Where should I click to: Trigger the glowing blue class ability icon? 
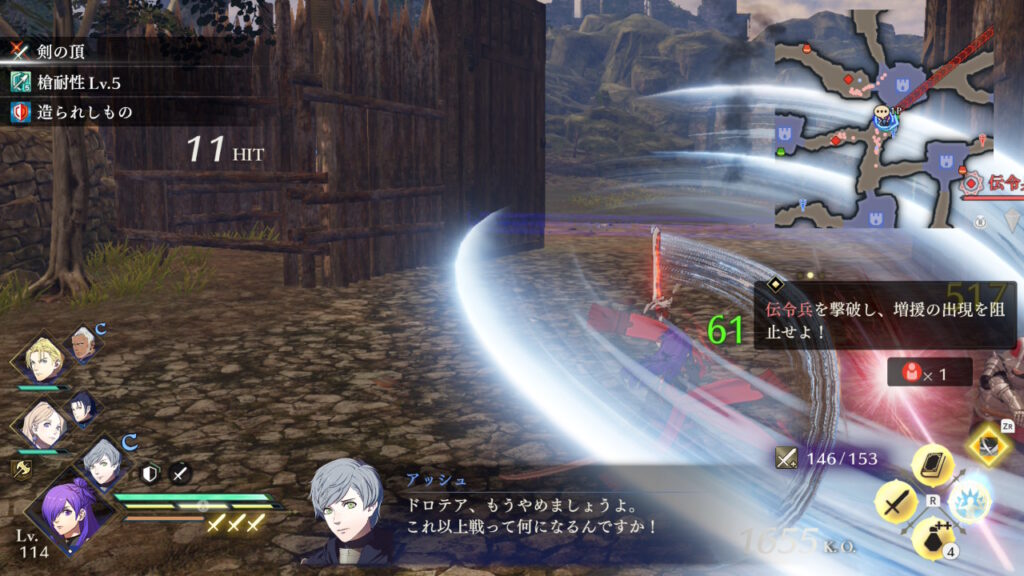click(969, 501)
